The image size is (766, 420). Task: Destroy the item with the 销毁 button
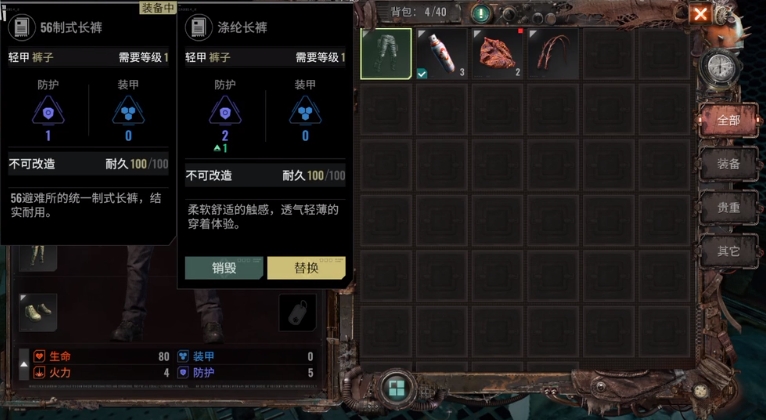pos(224,268)
